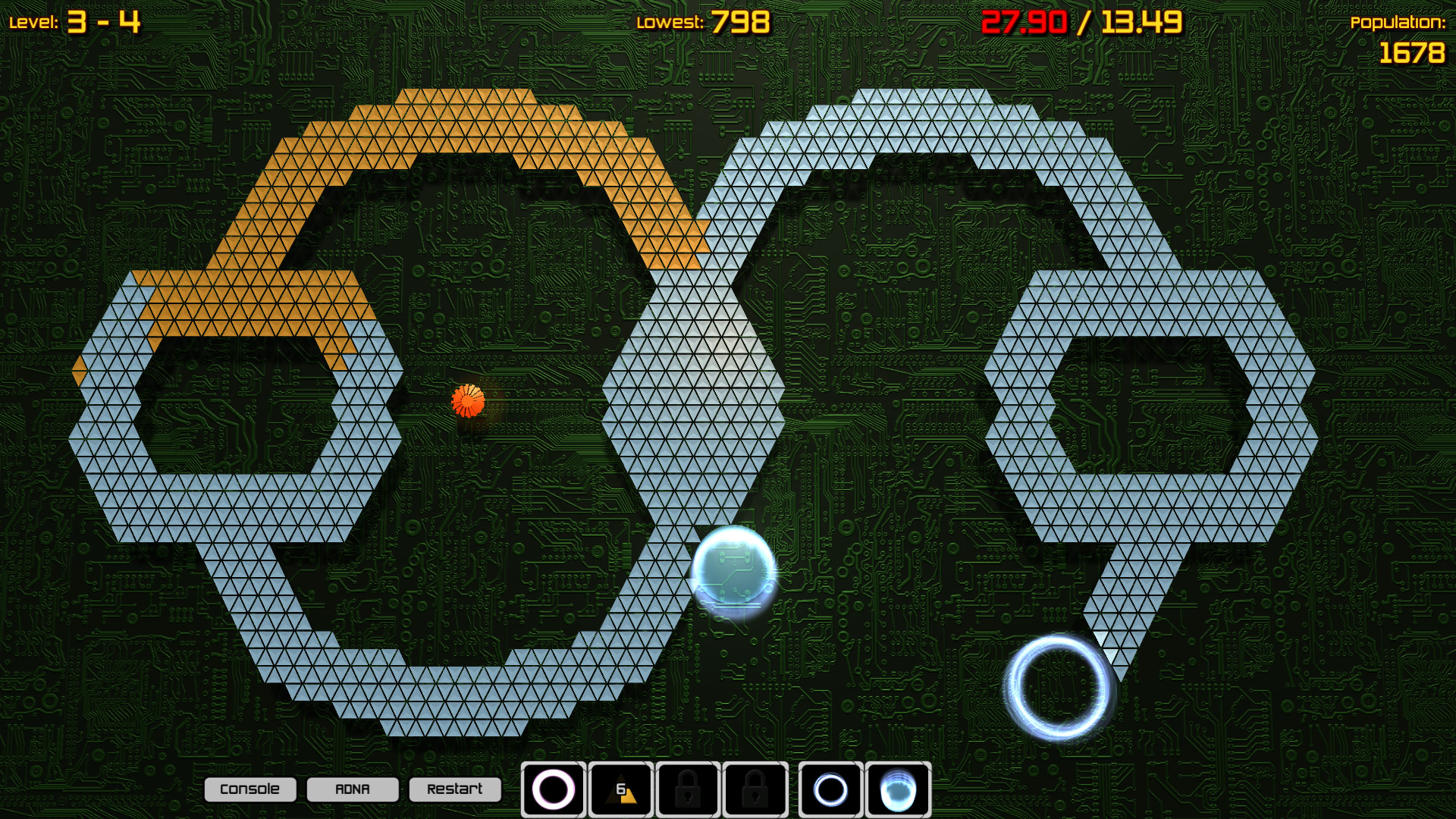Open the ADNA editor
The image size is (1456, 819).
click(x=353, y=789)
